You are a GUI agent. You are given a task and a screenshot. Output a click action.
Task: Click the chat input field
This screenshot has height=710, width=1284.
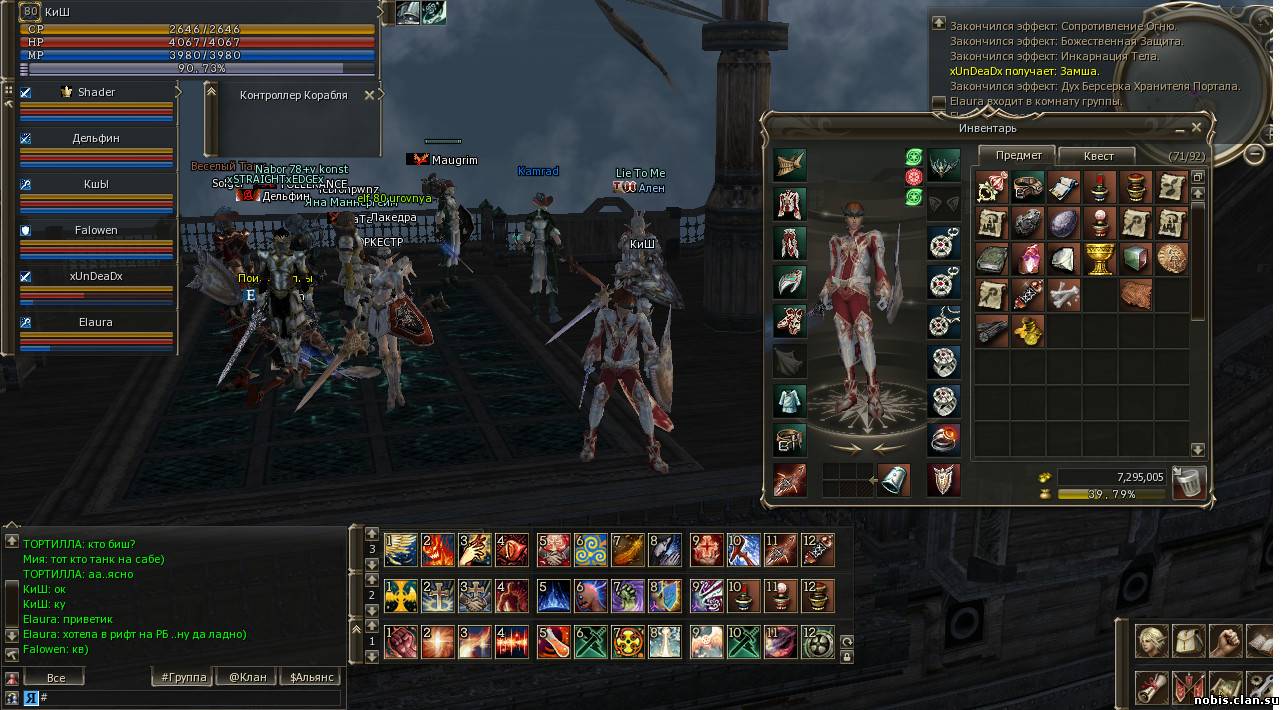coord(190,697)
